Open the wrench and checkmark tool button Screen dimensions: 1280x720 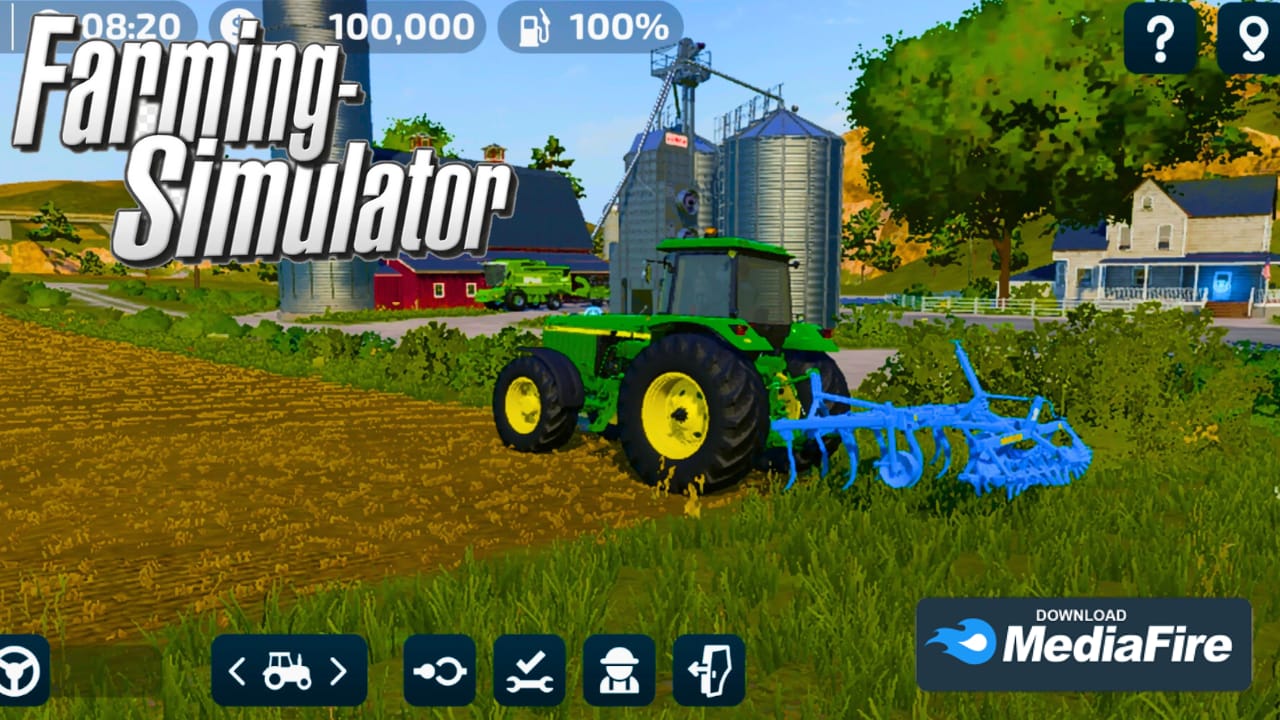(529, 671)
